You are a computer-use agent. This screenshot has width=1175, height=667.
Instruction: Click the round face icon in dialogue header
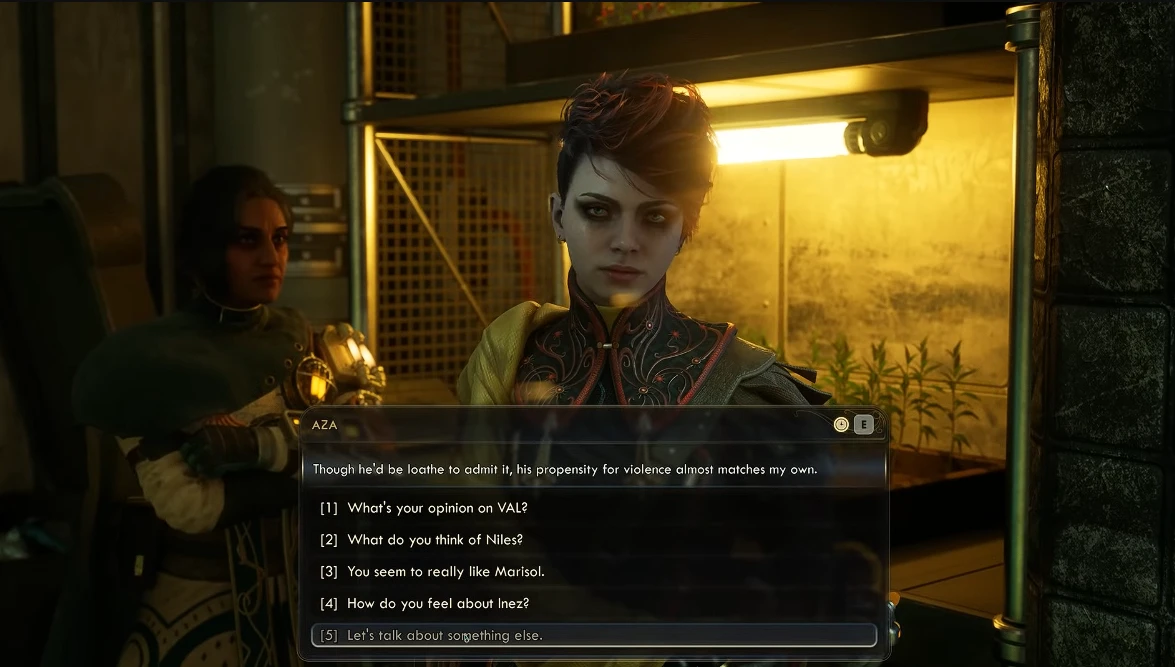841,424
